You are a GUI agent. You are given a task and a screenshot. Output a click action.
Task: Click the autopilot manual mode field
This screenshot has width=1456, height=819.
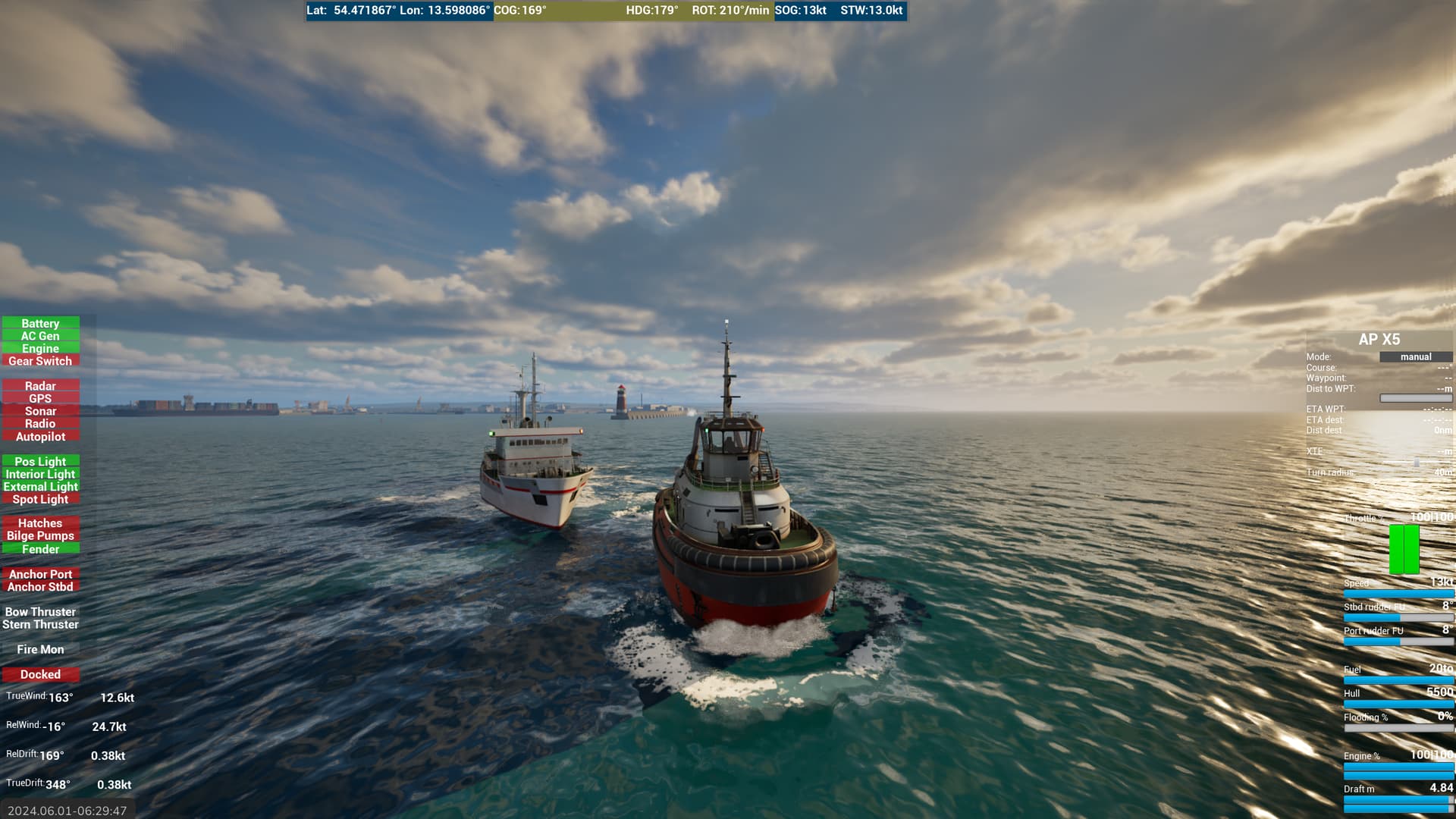(x=1415, y=356)
